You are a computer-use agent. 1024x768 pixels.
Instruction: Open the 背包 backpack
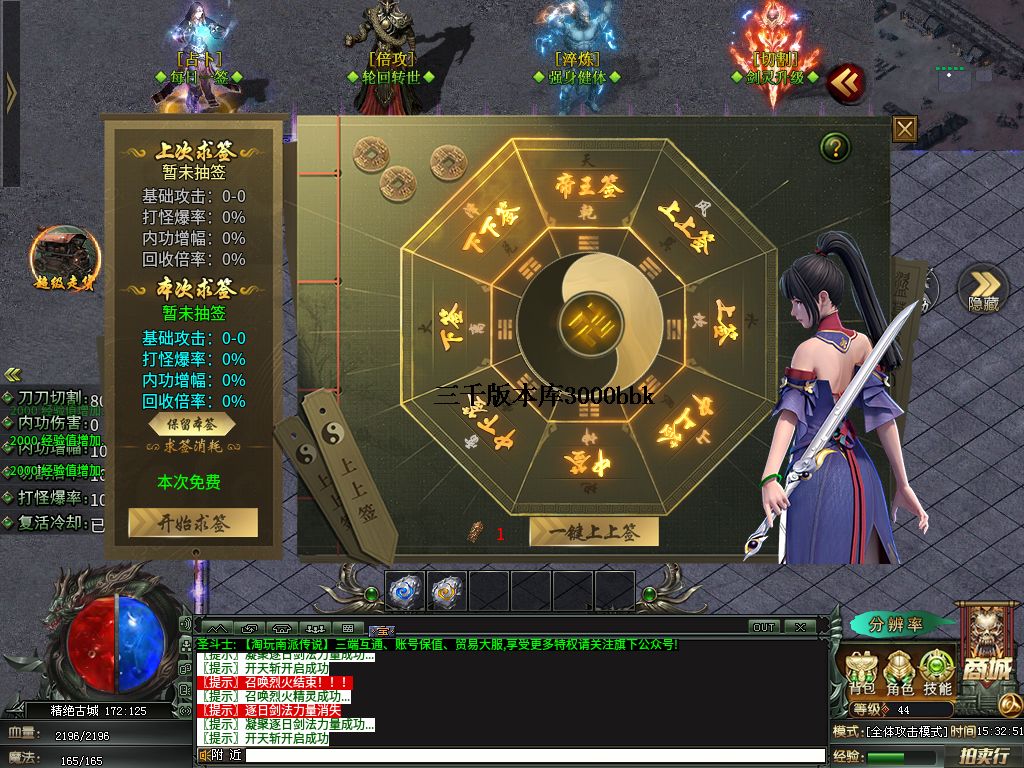coord(862,672)
